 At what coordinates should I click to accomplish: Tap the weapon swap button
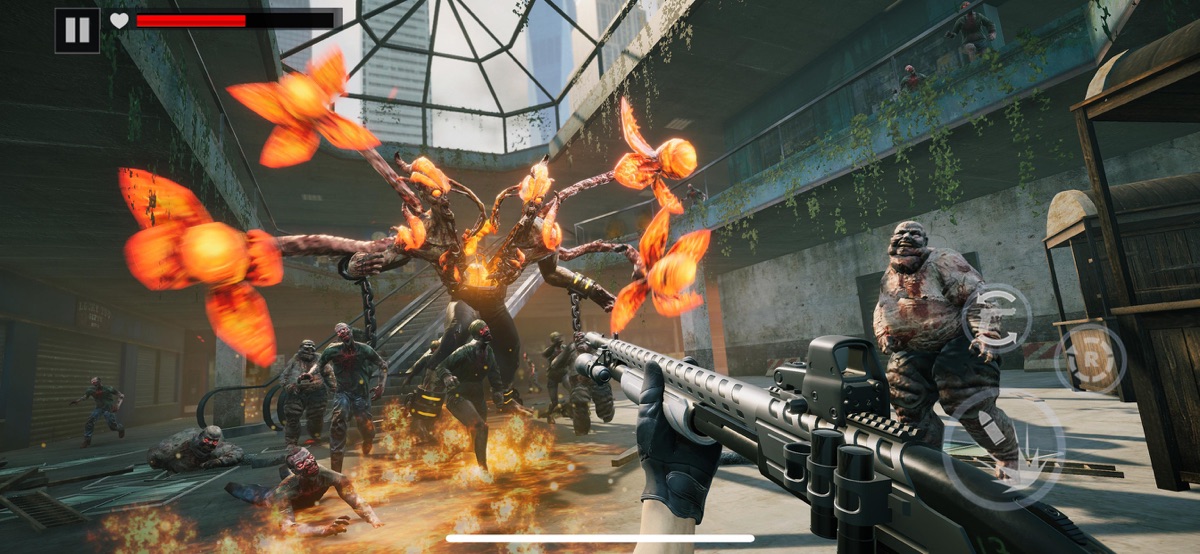pos(996,318)
